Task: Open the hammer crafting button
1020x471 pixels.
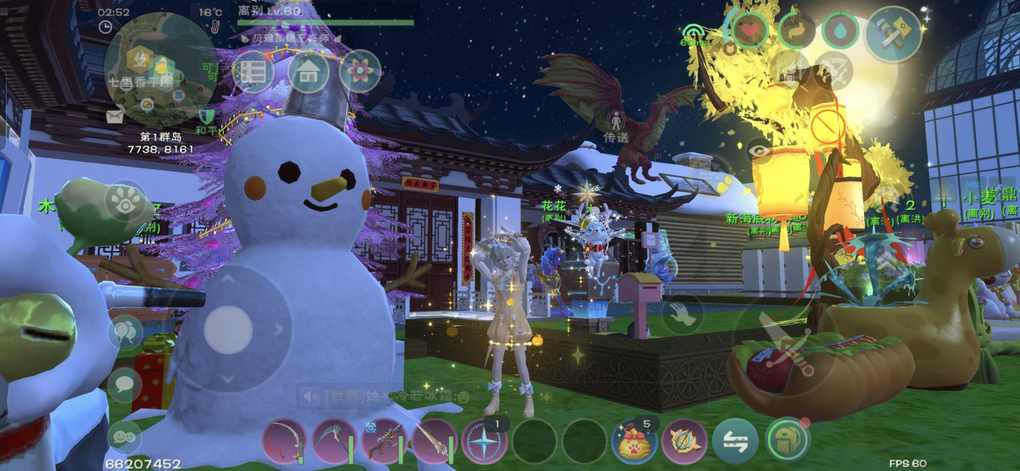Action: pos(891,31)
